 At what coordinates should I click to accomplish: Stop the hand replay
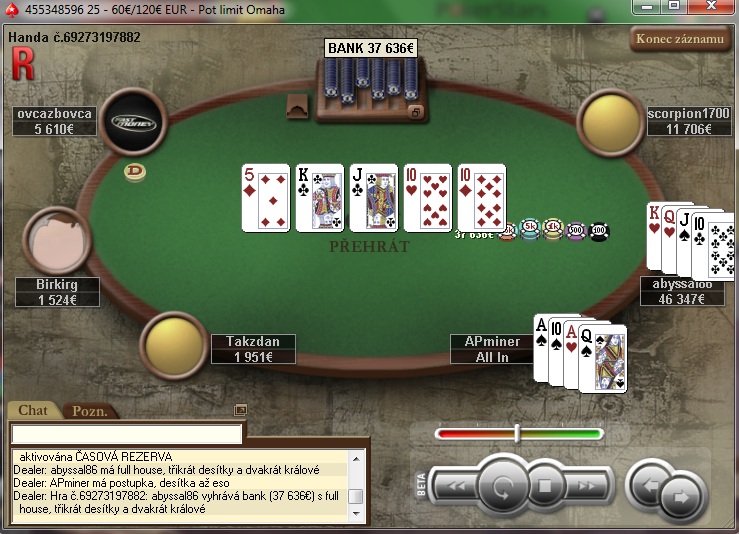(x=545, y=487)
